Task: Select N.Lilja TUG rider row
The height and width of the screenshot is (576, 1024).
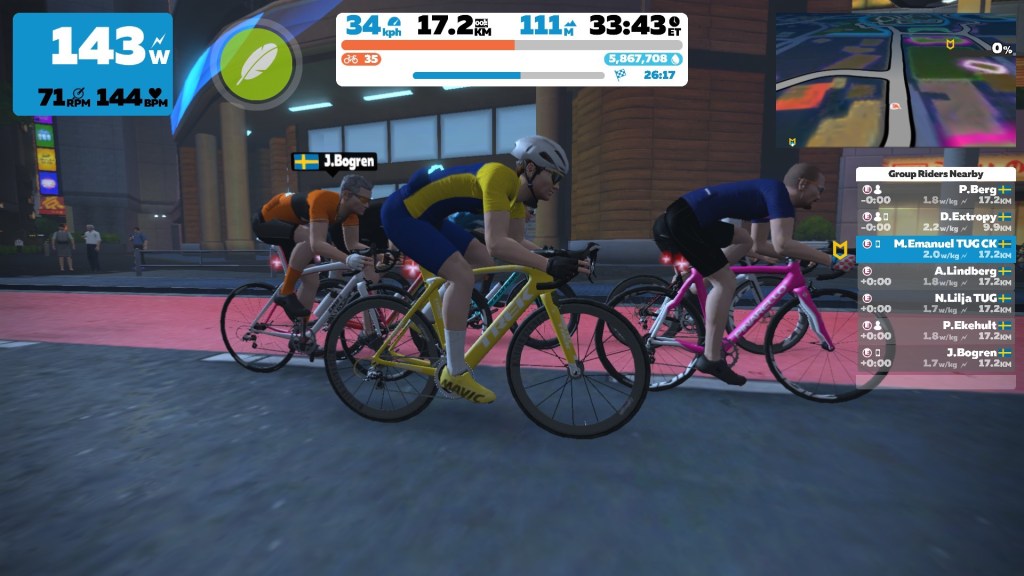Action: 935,303
